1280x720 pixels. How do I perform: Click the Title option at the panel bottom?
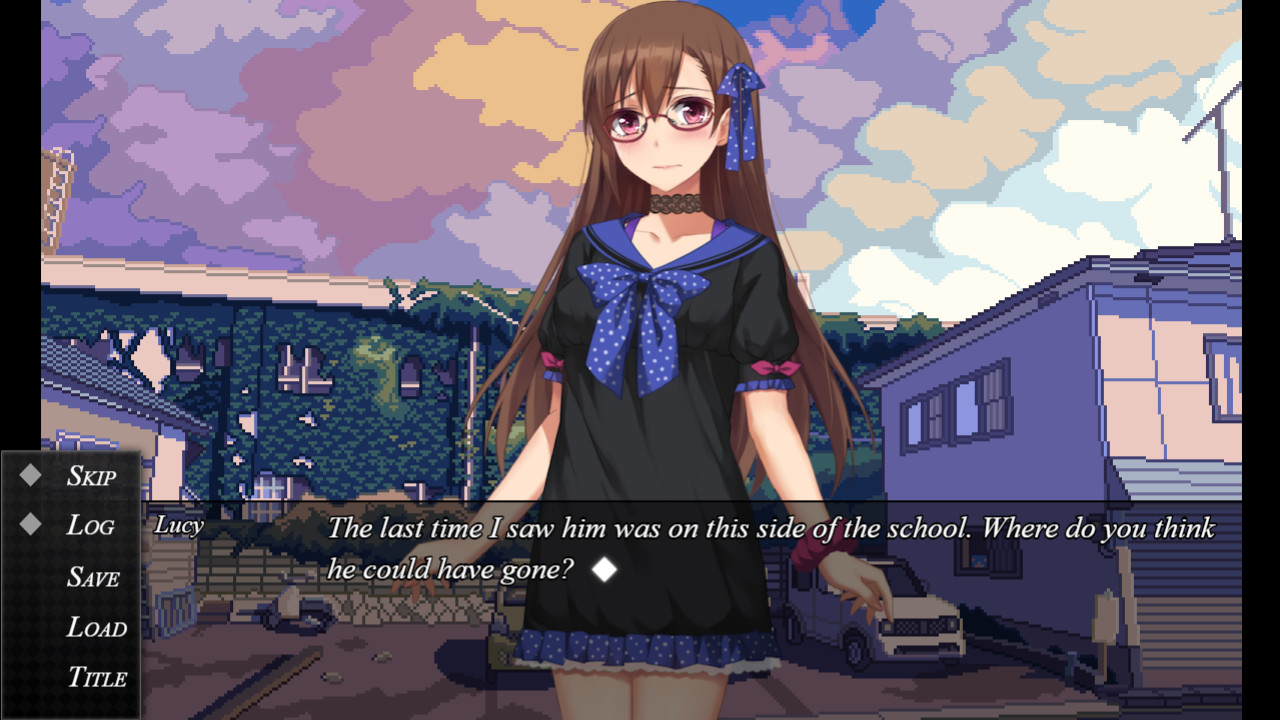(x=99, y=677)
